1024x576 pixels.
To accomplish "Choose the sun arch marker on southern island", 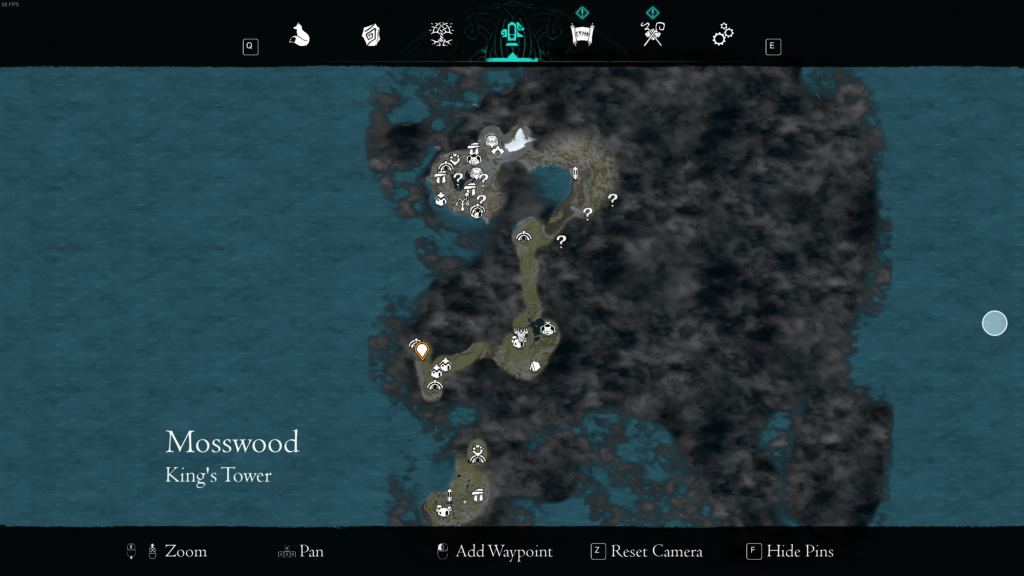I will click(x=478, y=452).
